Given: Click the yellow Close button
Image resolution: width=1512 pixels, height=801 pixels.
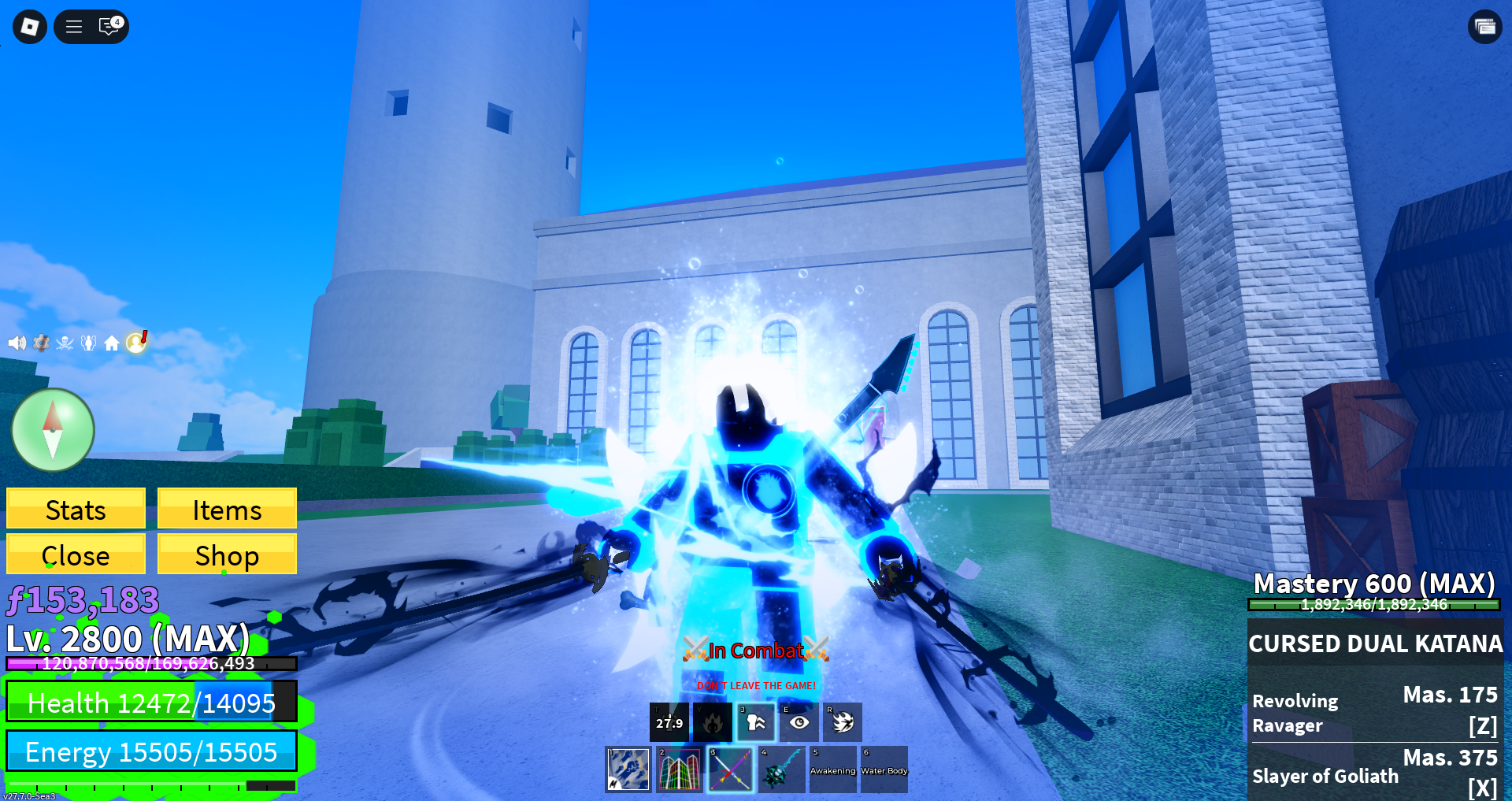Looking at the screenshot, I should tap(76, 554).
